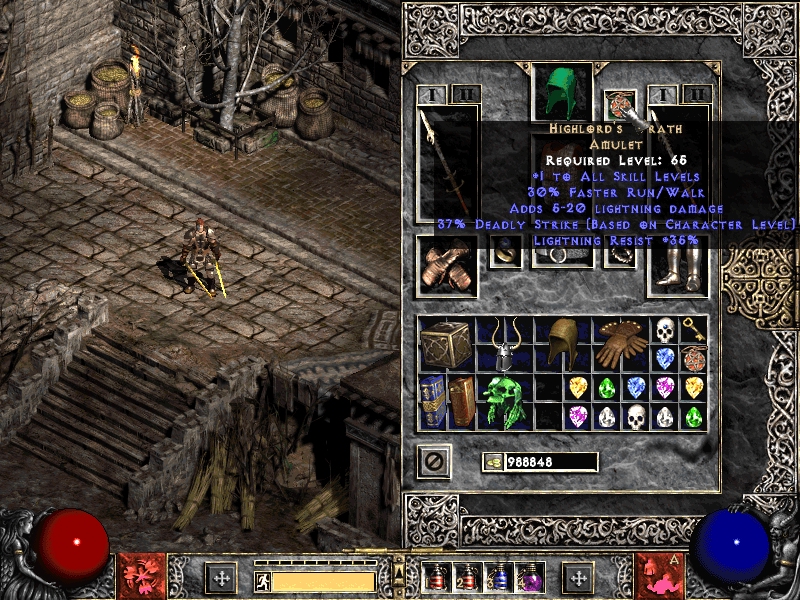This screenshot has height=600, width=800.
Task: Select the equipped copper gauntlets
Action: point(446,265)
